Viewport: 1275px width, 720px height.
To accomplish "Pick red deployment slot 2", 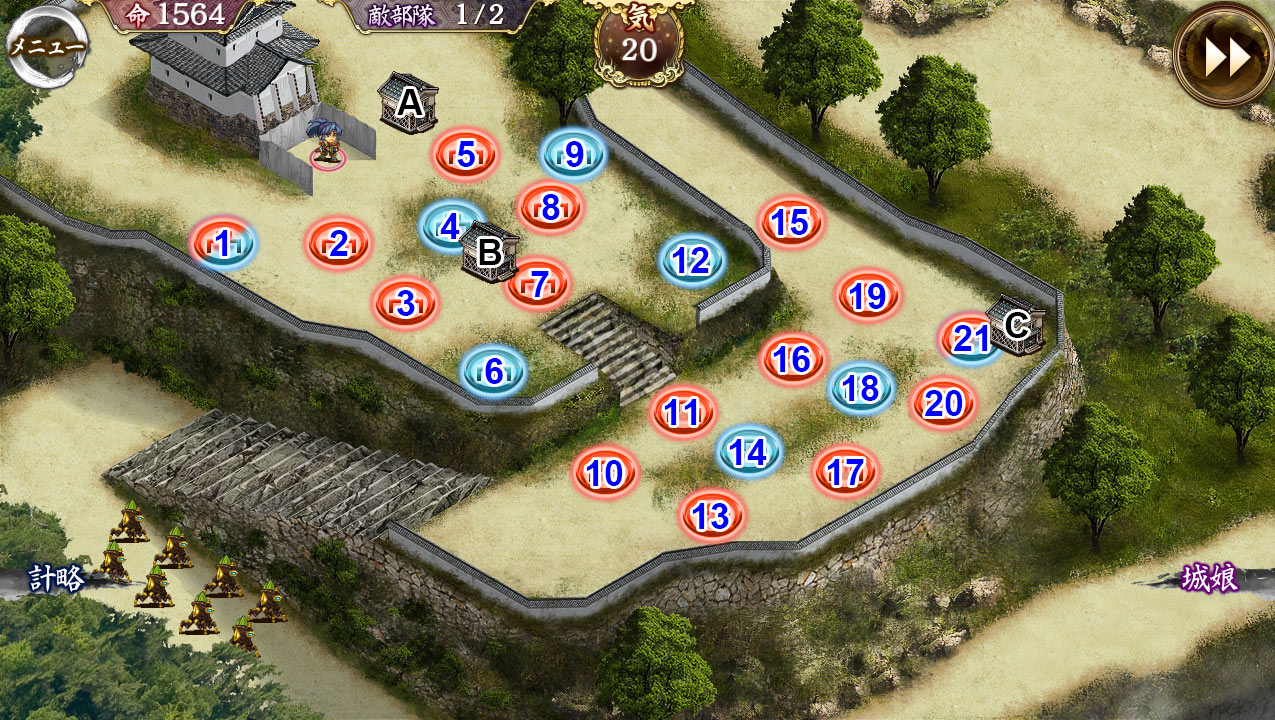I will [x=339, y=243].
